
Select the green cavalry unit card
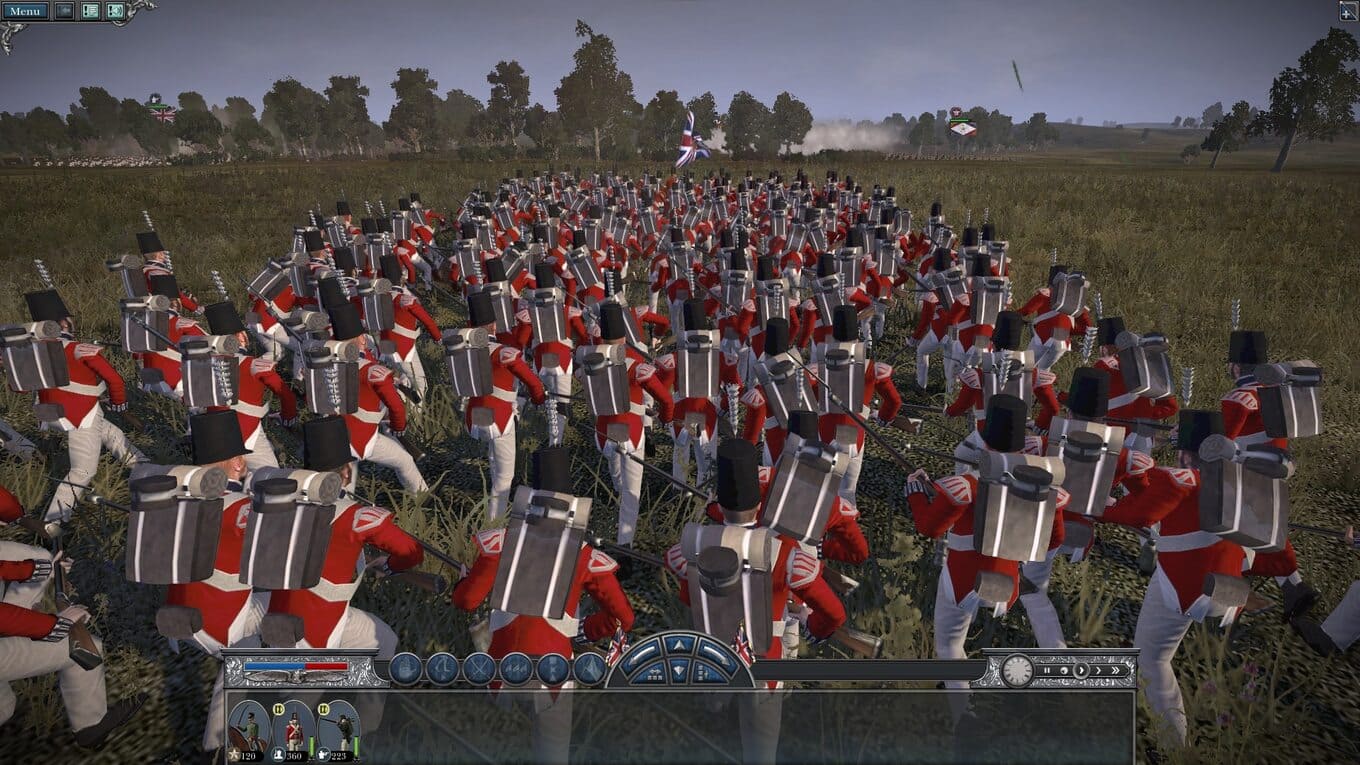point(248,729)
